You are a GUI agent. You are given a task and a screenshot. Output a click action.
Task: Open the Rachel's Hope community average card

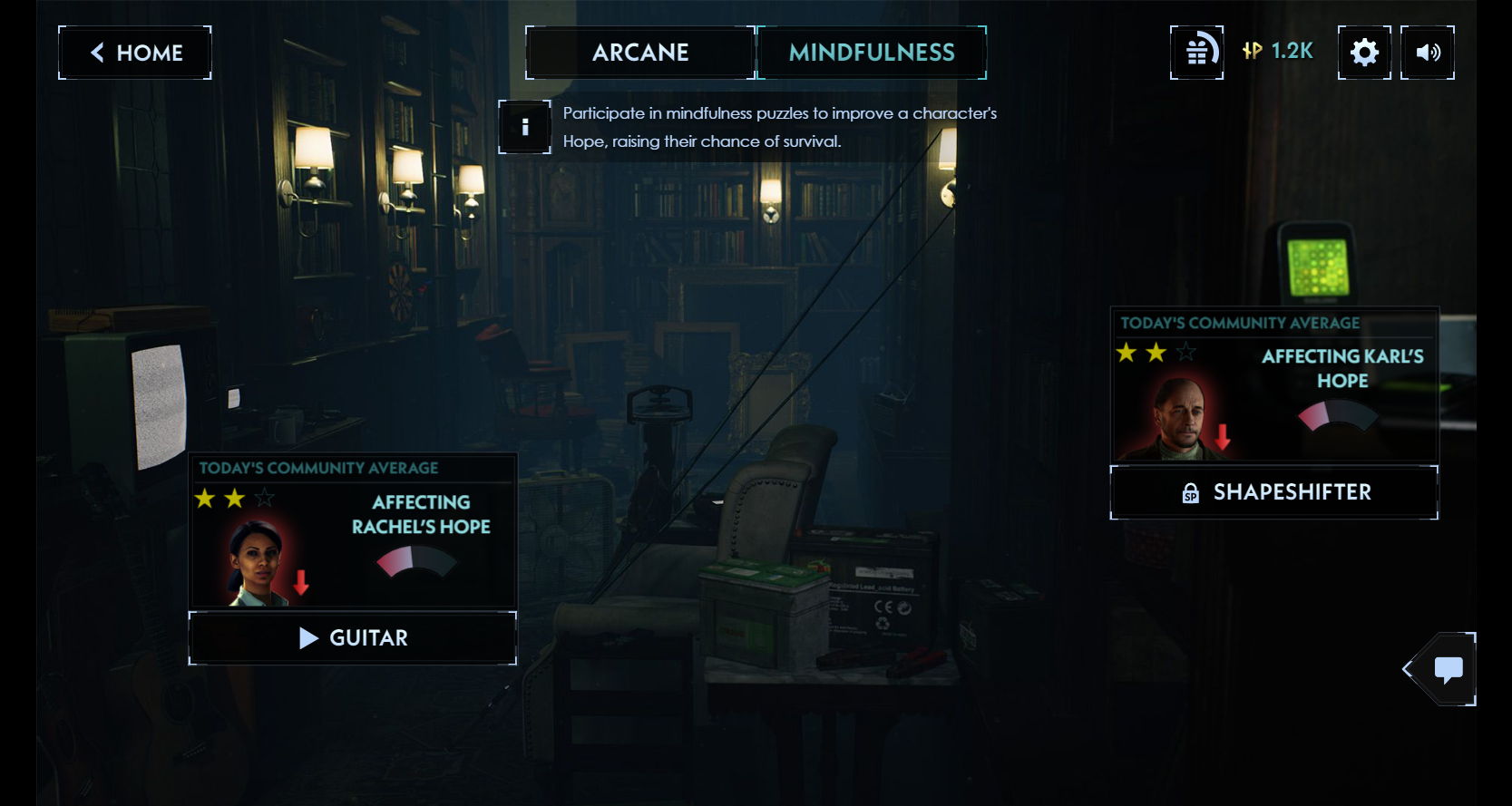coord(353,530)
